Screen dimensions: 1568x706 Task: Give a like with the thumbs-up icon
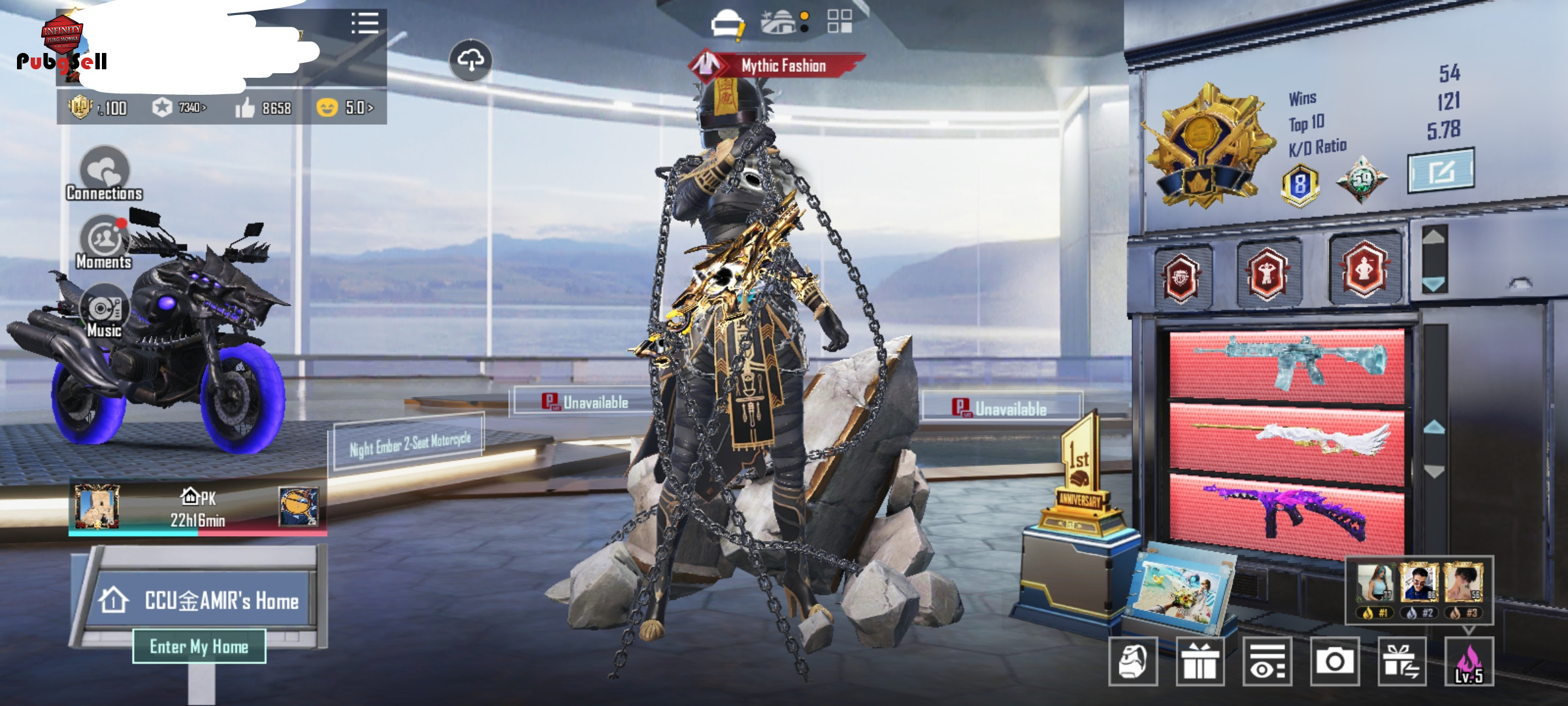[246, 108]
